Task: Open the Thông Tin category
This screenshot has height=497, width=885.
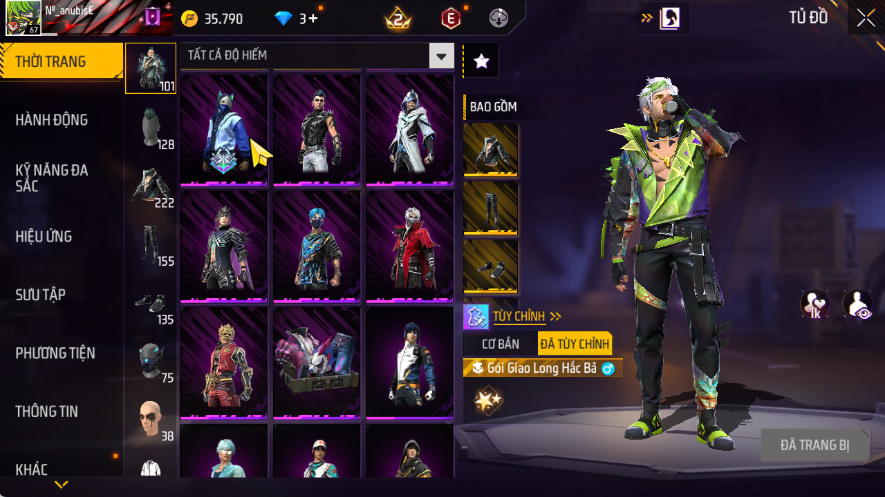Action: point(47,411)
